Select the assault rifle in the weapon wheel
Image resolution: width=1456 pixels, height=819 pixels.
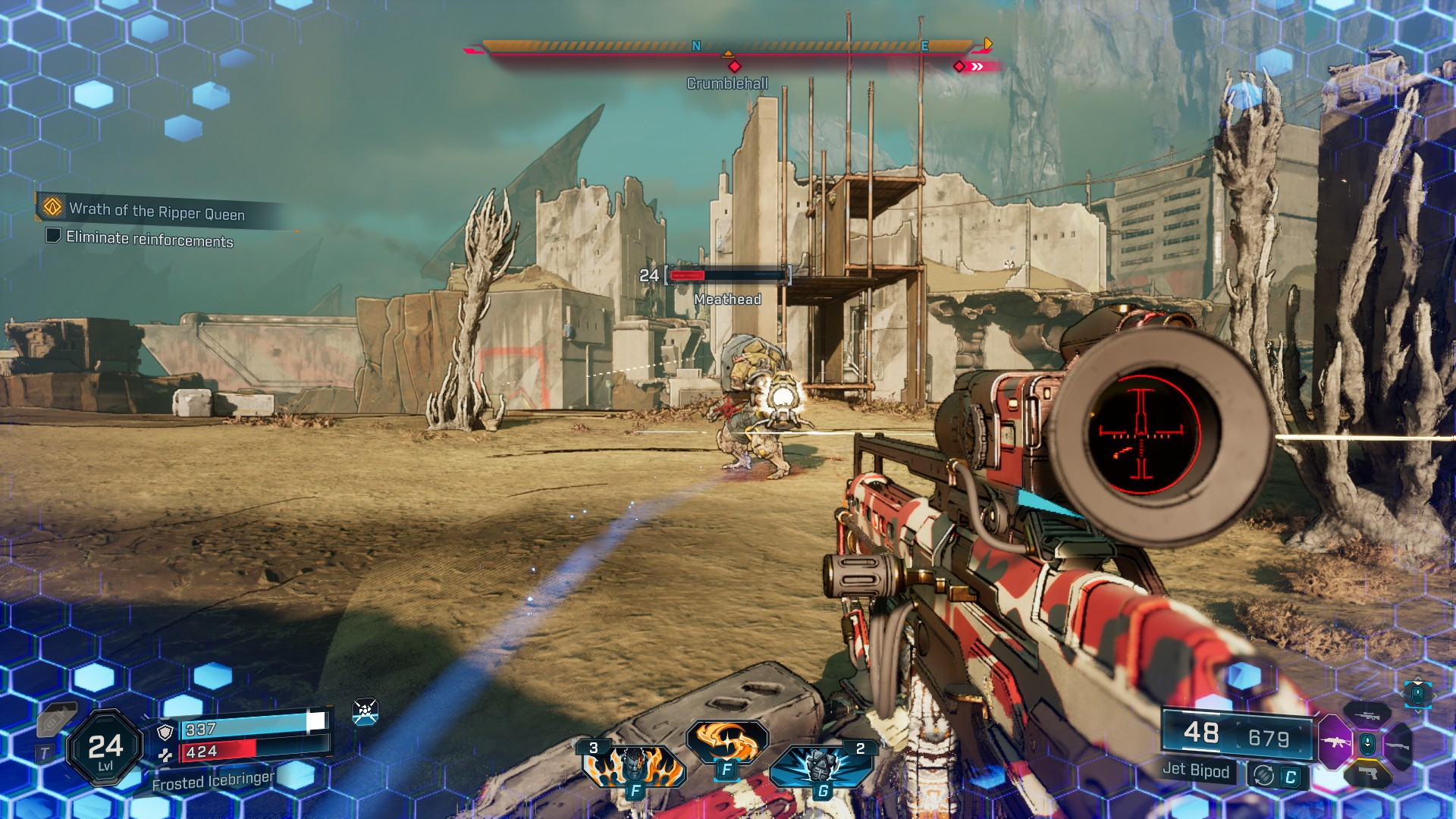tap(1335, 743)
